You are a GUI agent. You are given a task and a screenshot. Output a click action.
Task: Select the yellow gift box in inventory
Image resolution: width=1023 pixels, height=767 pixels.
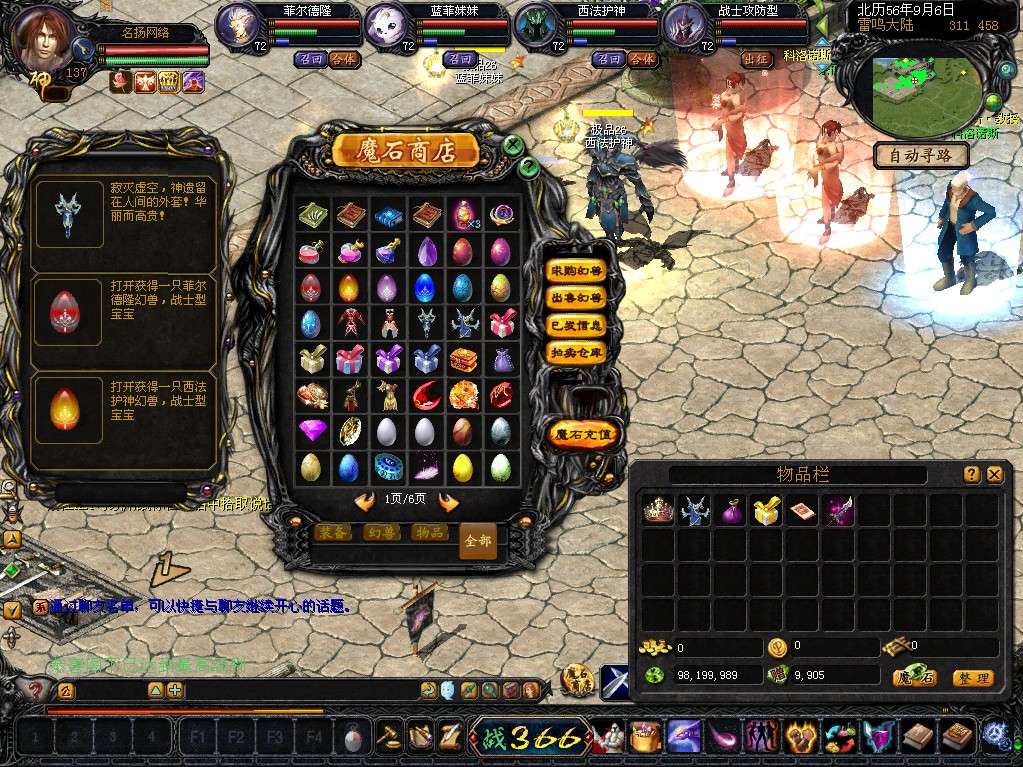(x=766, y=511)
